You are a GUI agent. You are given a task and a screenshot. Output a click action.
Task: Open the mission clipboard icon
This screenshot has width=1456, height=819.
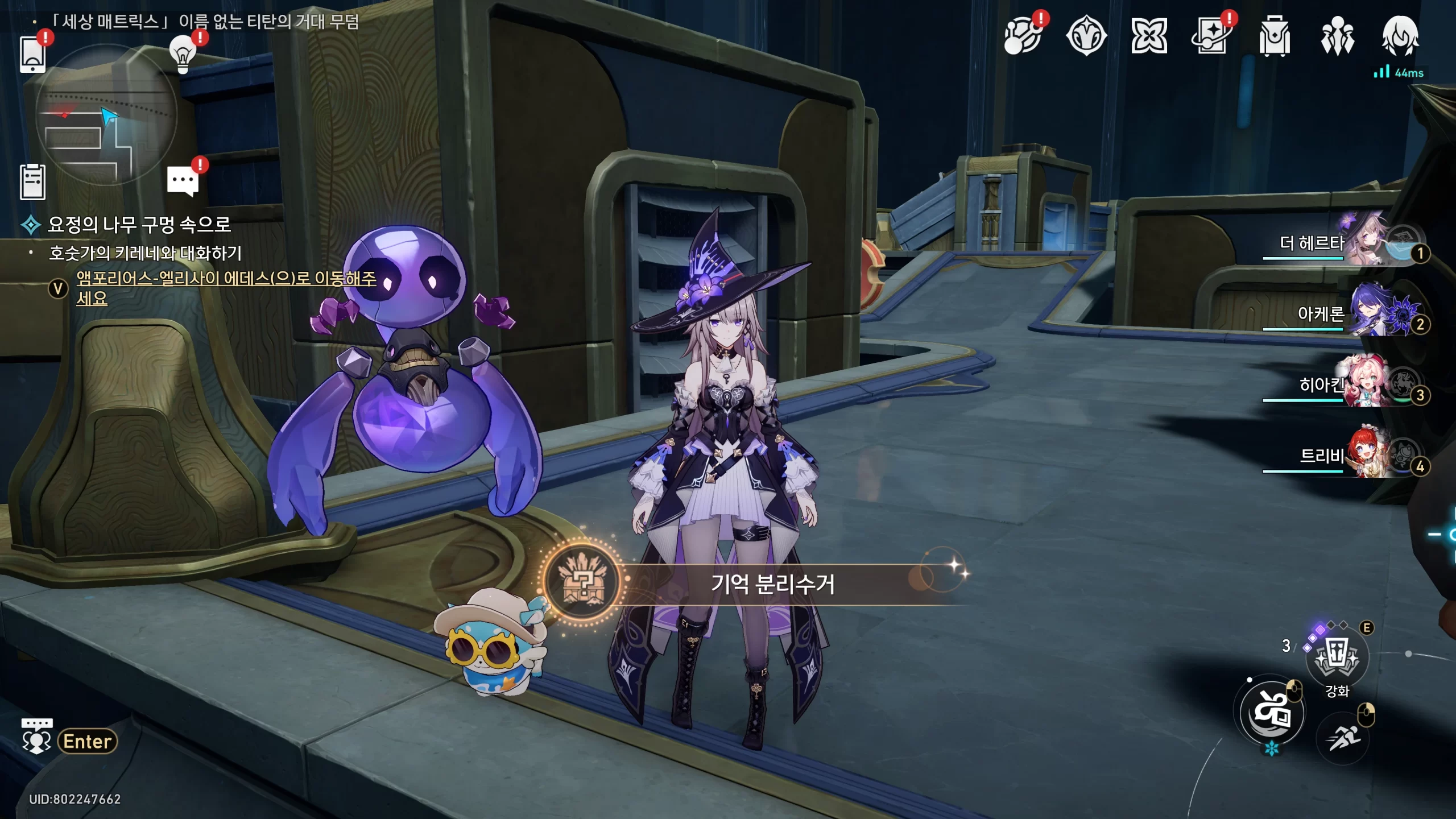[x=32, y=182]
